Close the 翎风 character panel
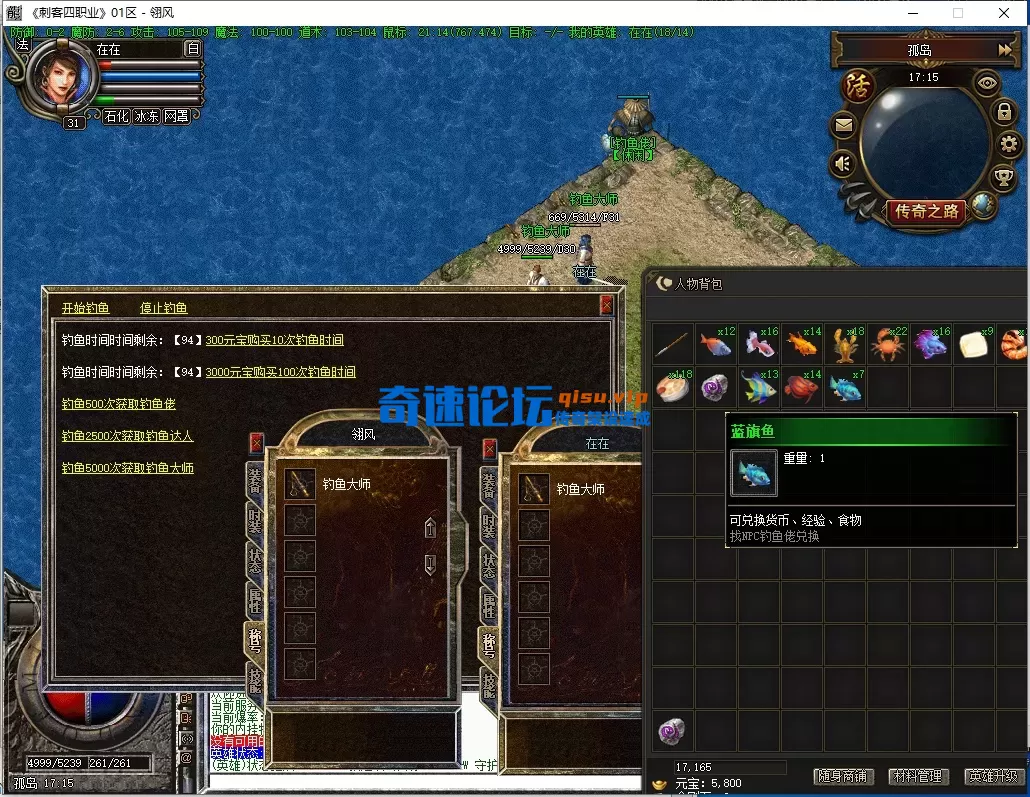This screenshot has width=1030, height=797. (x=257, y=442)
